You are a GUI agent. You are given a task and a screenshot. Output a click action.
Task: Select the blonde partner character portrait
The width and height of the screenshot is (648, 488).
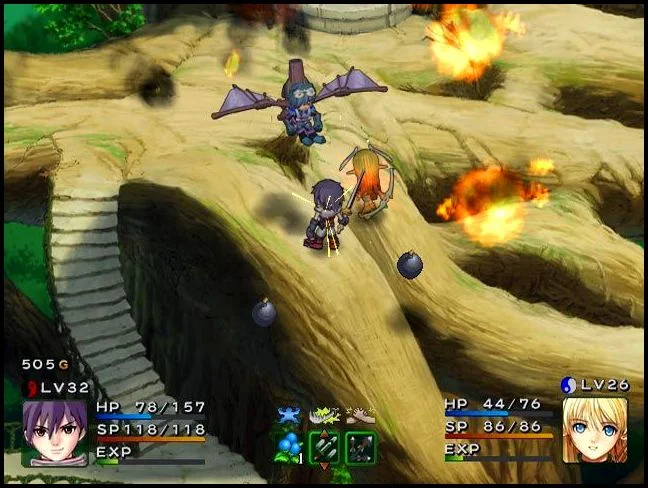[595, 430]
